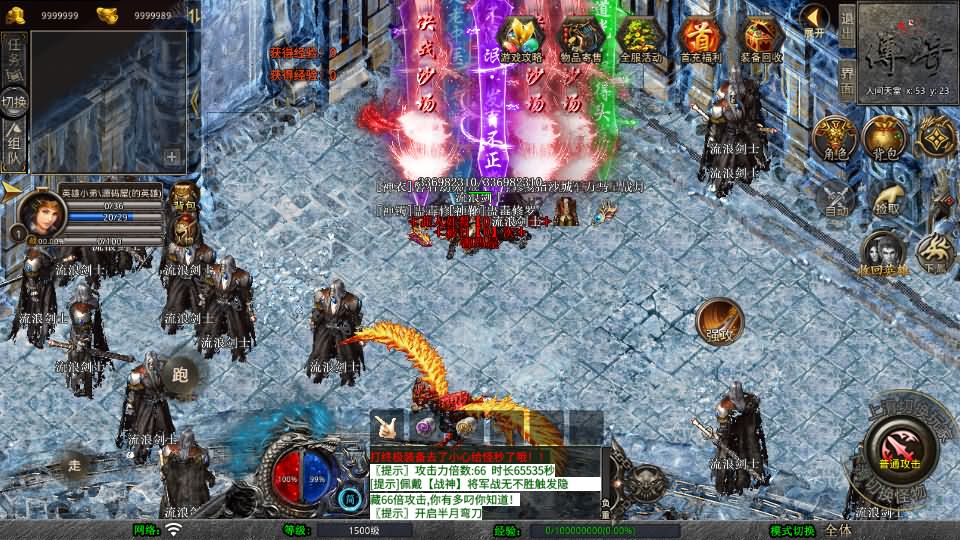Open the 物品寄售 item consignment menu
This screenshot has width=960, height=540.
click(581, 39)
